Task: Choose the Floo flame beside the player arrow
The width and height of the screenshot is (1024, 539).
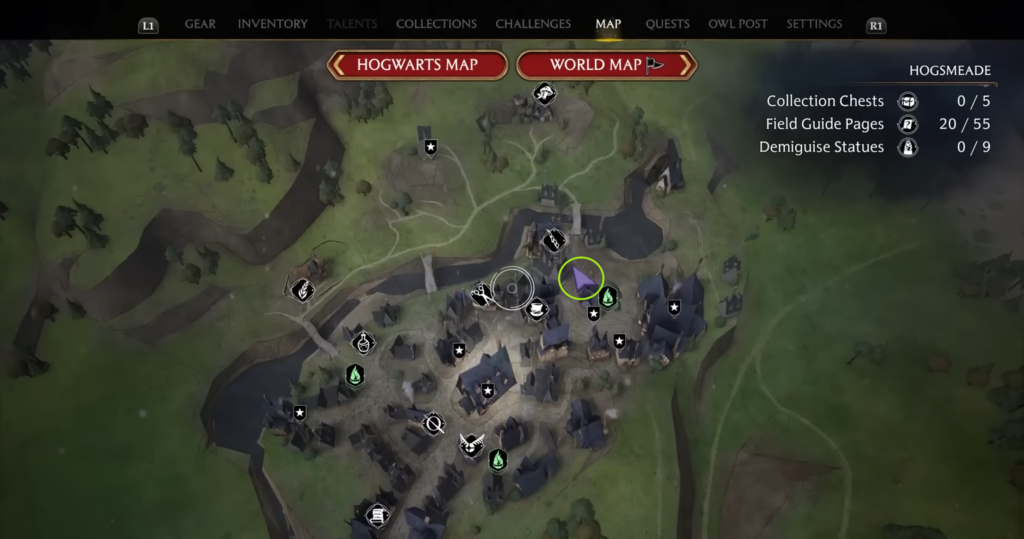Action: 607,297
